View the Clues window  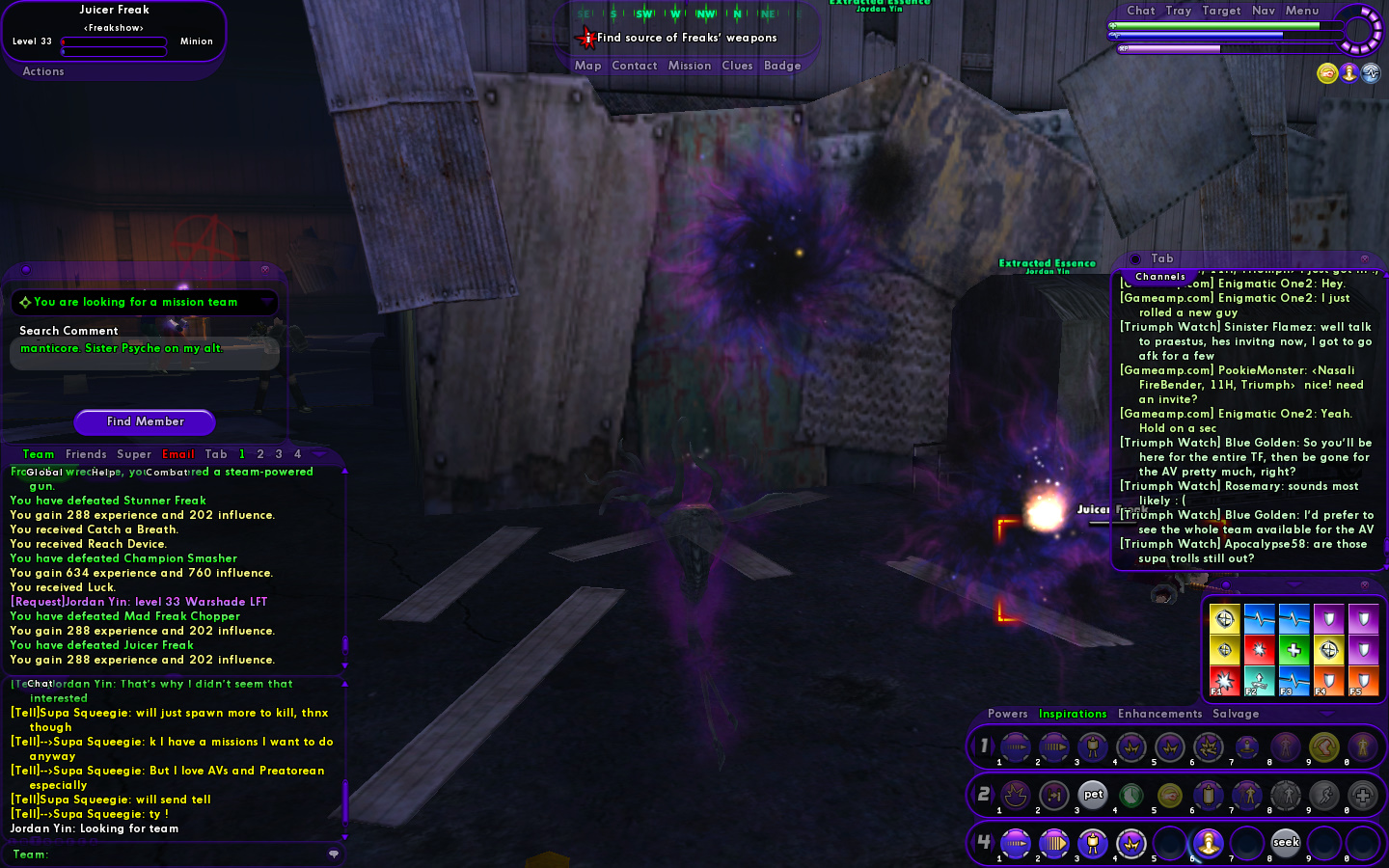pyautogui.click(x=737, y=66)
